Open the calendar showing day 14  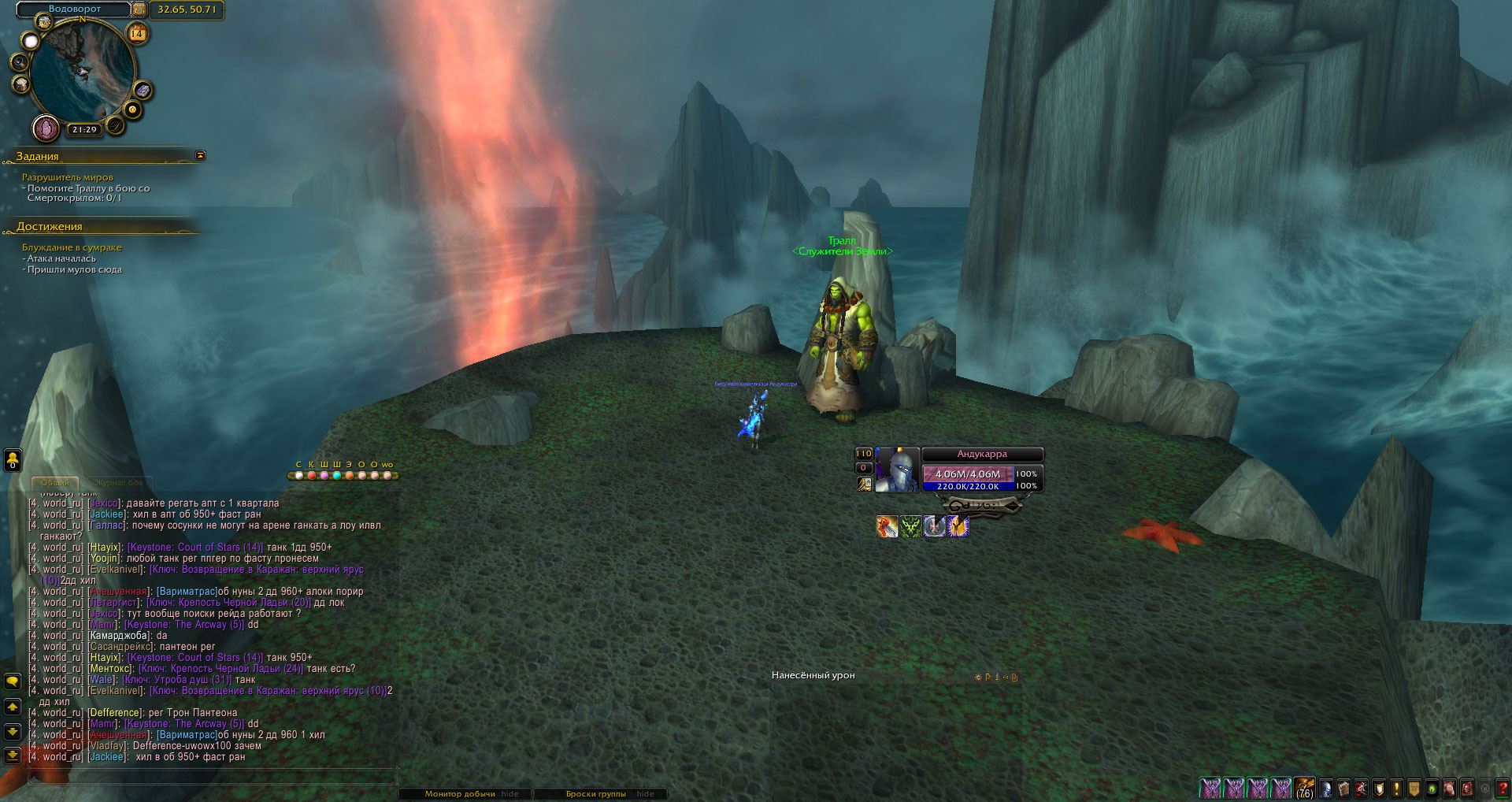137,33
